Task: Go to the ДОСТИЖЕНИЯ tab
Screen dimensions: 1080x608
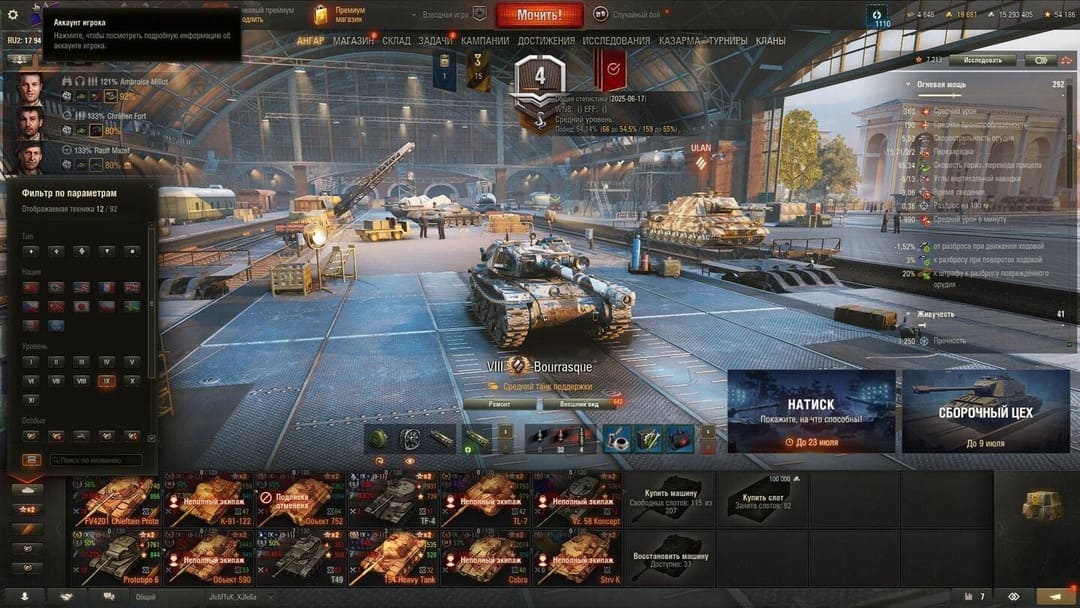Action: (x=546, y=41)
